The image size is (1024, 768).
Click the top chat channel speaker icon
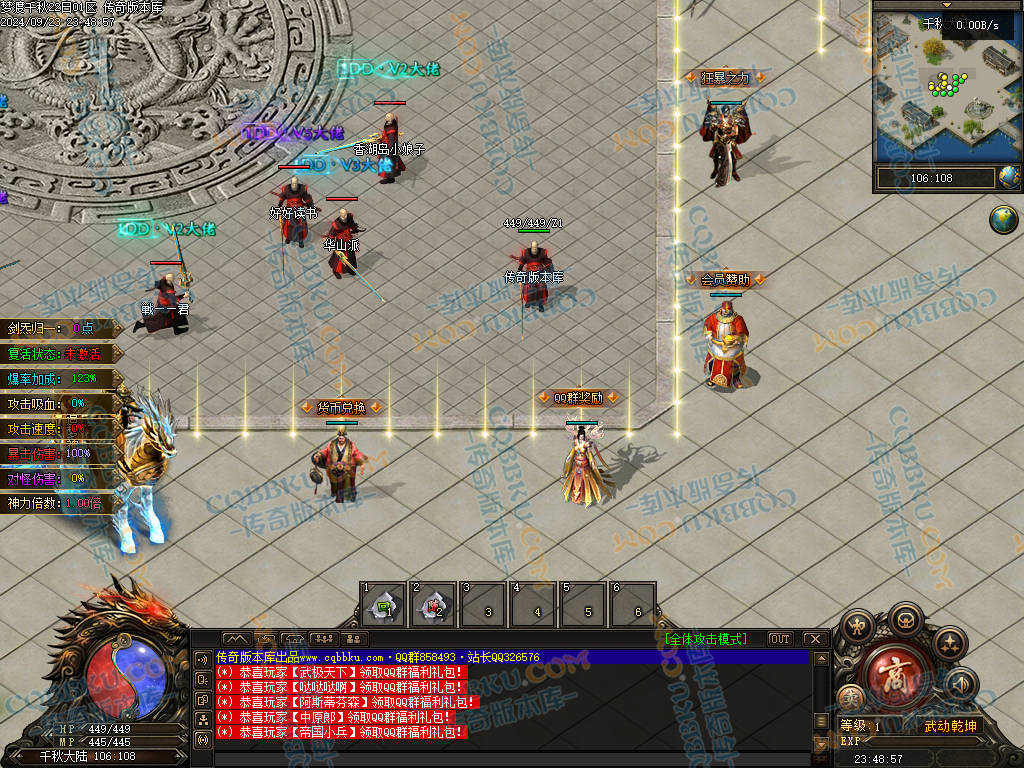tap(202, 659)
